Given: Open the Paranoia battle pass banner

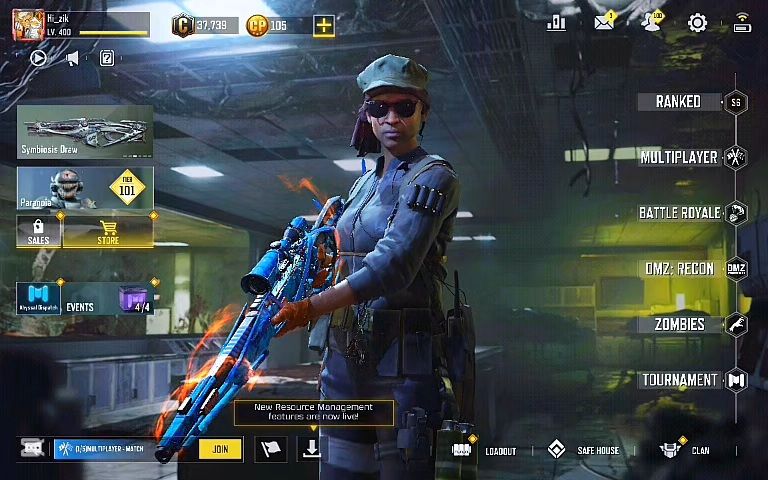Looking at the screenshot, I should tap(85, 189).
